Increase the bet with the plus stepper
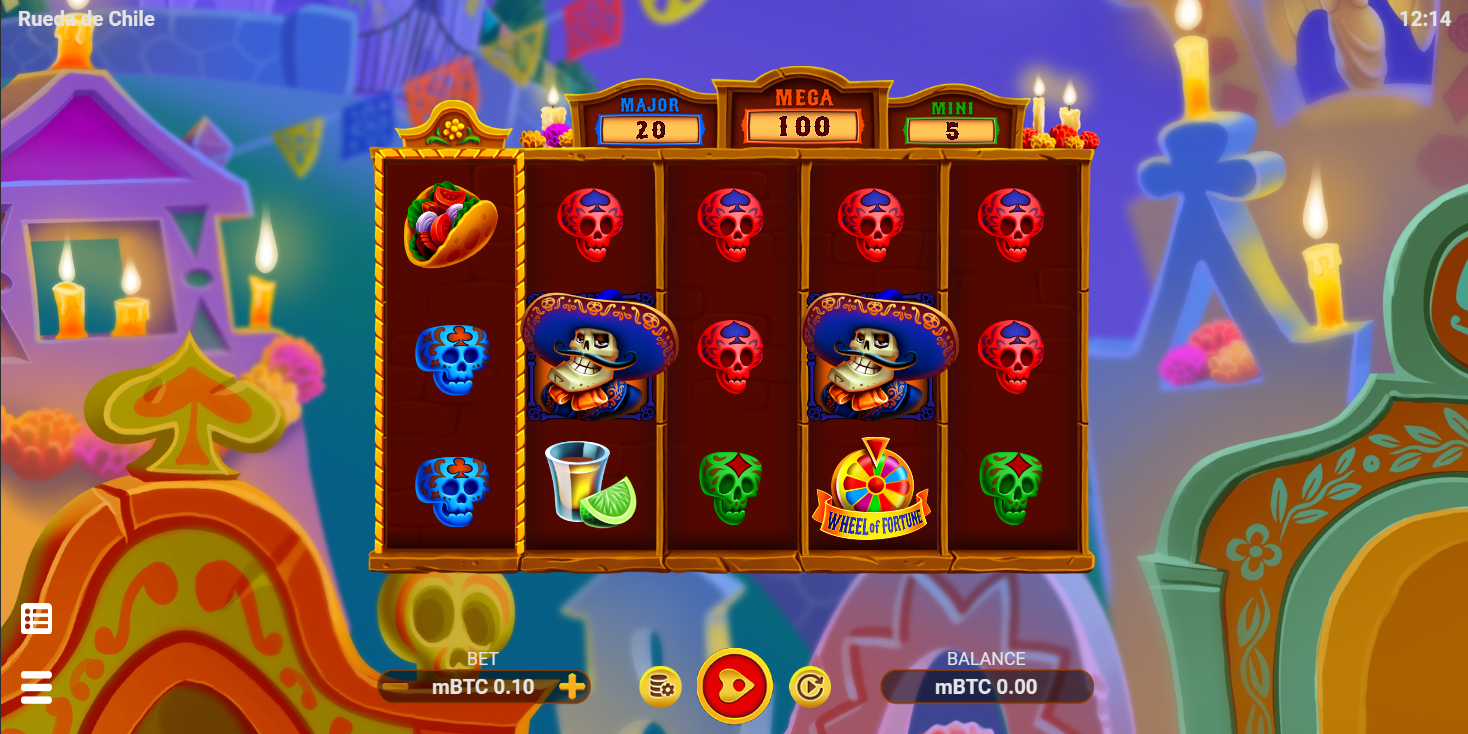 click(573, 686)
